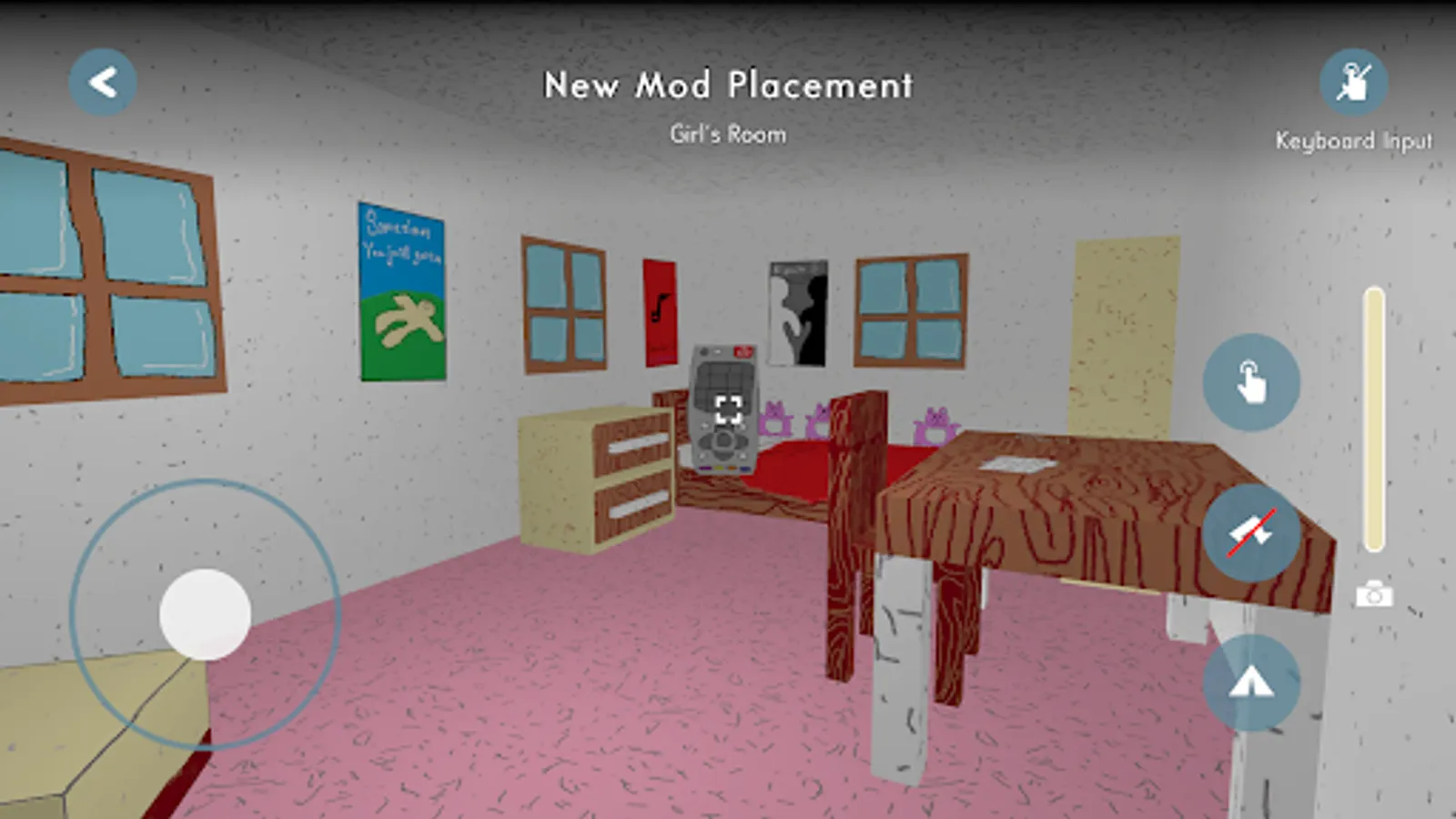Viewport: 1456px width, 819px height.
Task: Tap the back button to exit placement
Action: (x=102, y=80)
